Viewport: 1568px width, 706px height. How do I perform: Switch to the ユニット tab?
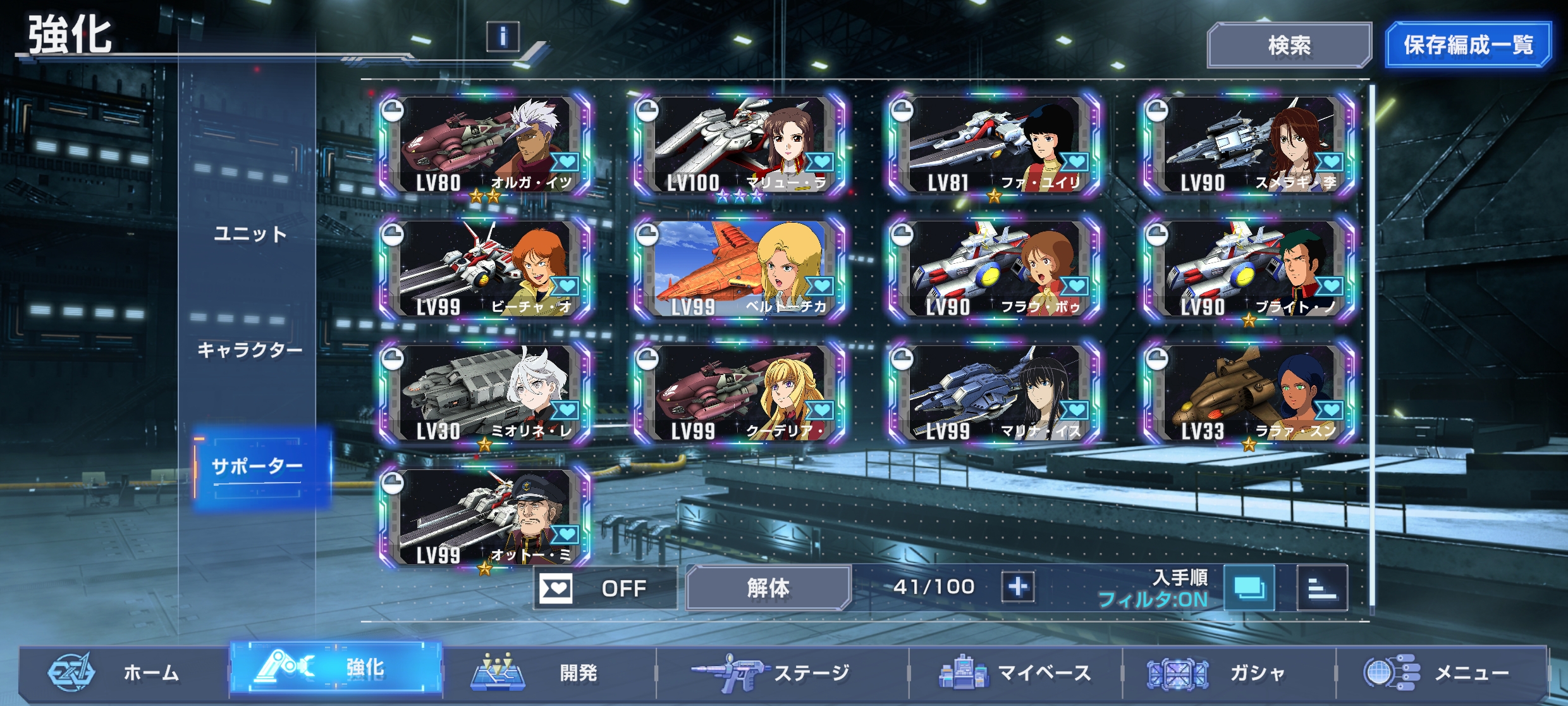(x=250, y=234)
